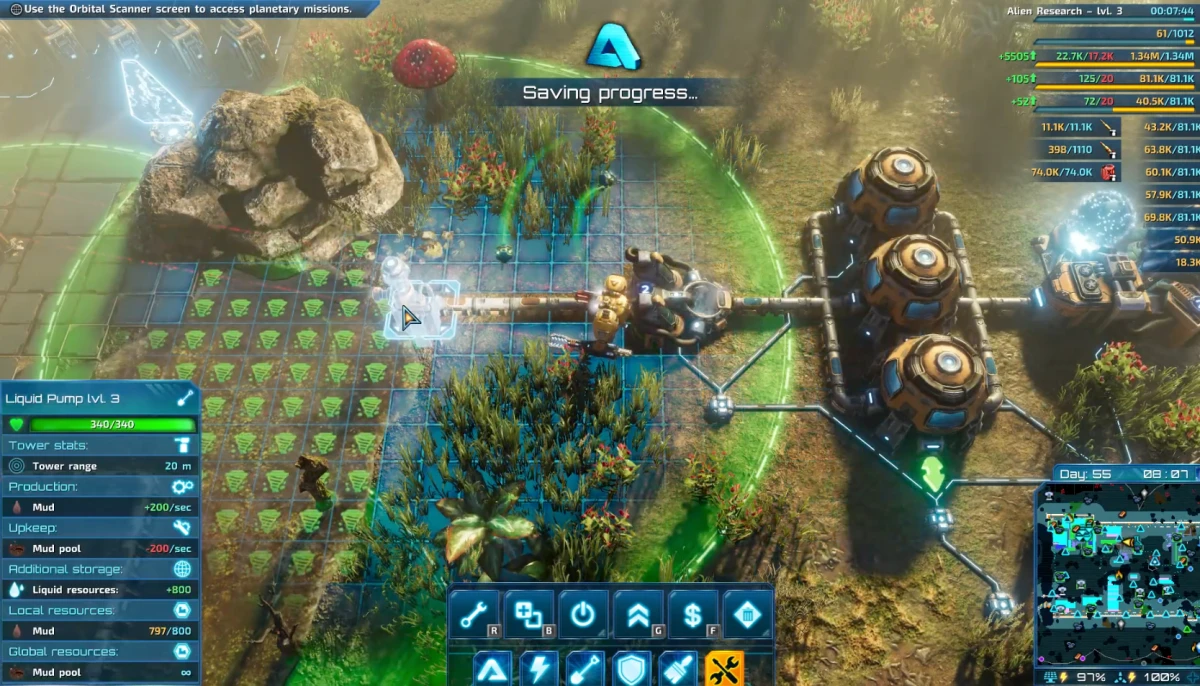
Task: Select the shield defense category
Action: pos(632,668)
